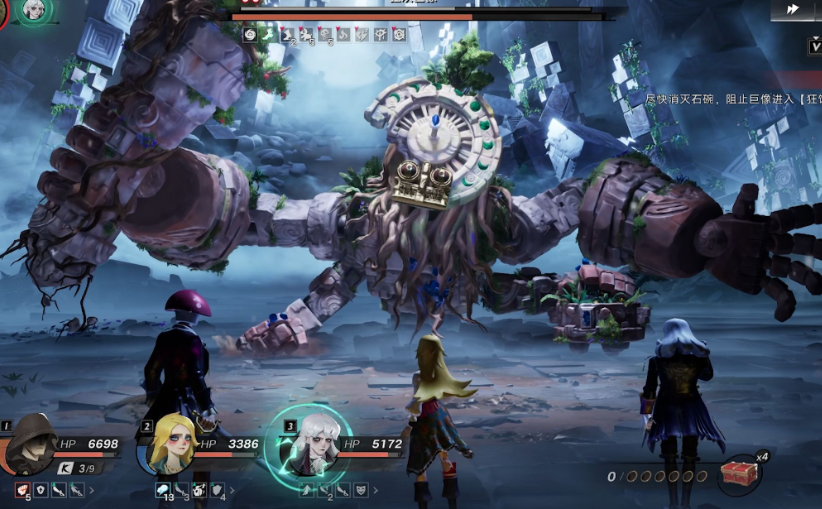Inspect the hooded character's red-bordered fist buff
Image resolution: width=822 pixels, height=509 pixels.
(x=23, y=490)
